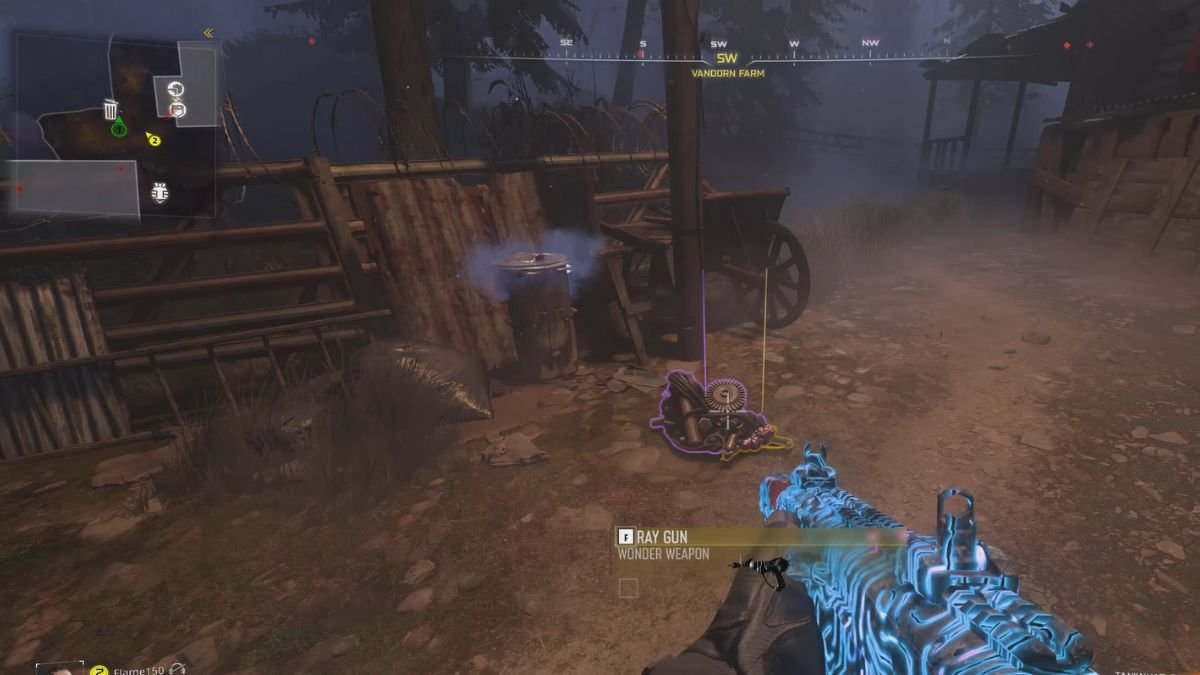Click the yellow double-chevron above the minimap
This screenshot has height=675, width=1200.
[x=208, y=33]
